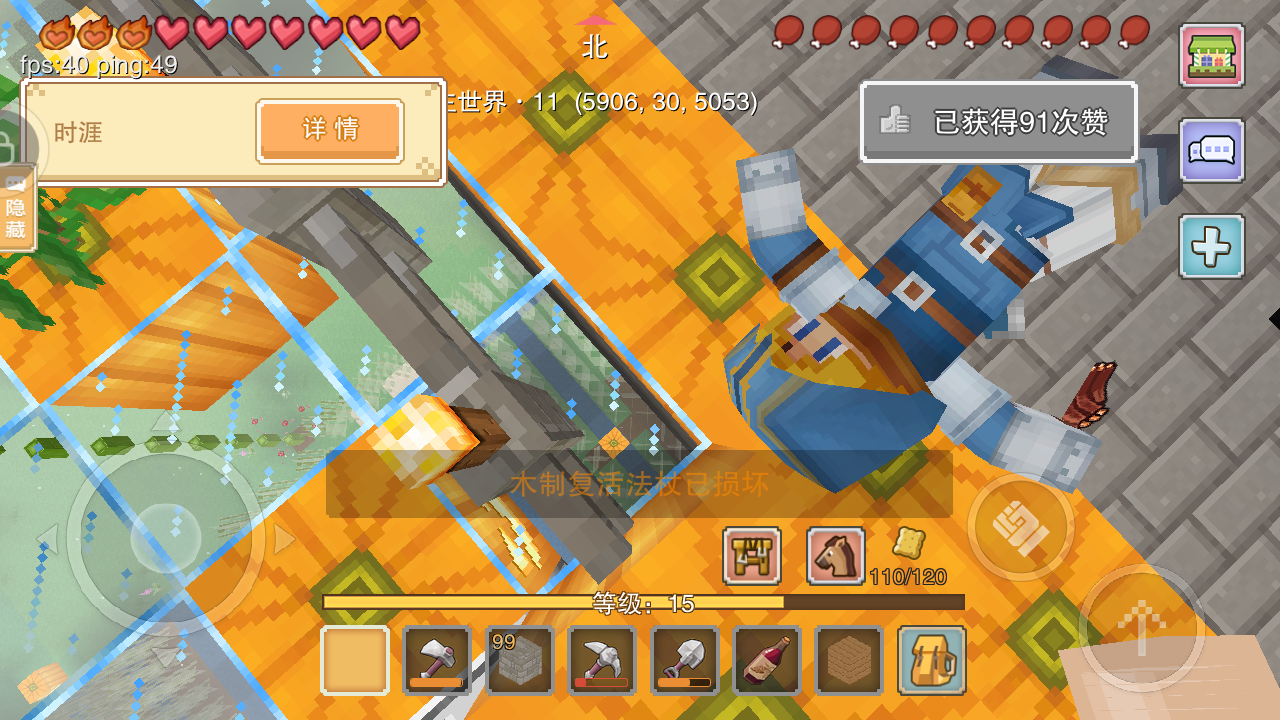Click the plus sign button
Viewport: 1280px width, 720px height.
pyautogui.click(x=1211, y=246)
